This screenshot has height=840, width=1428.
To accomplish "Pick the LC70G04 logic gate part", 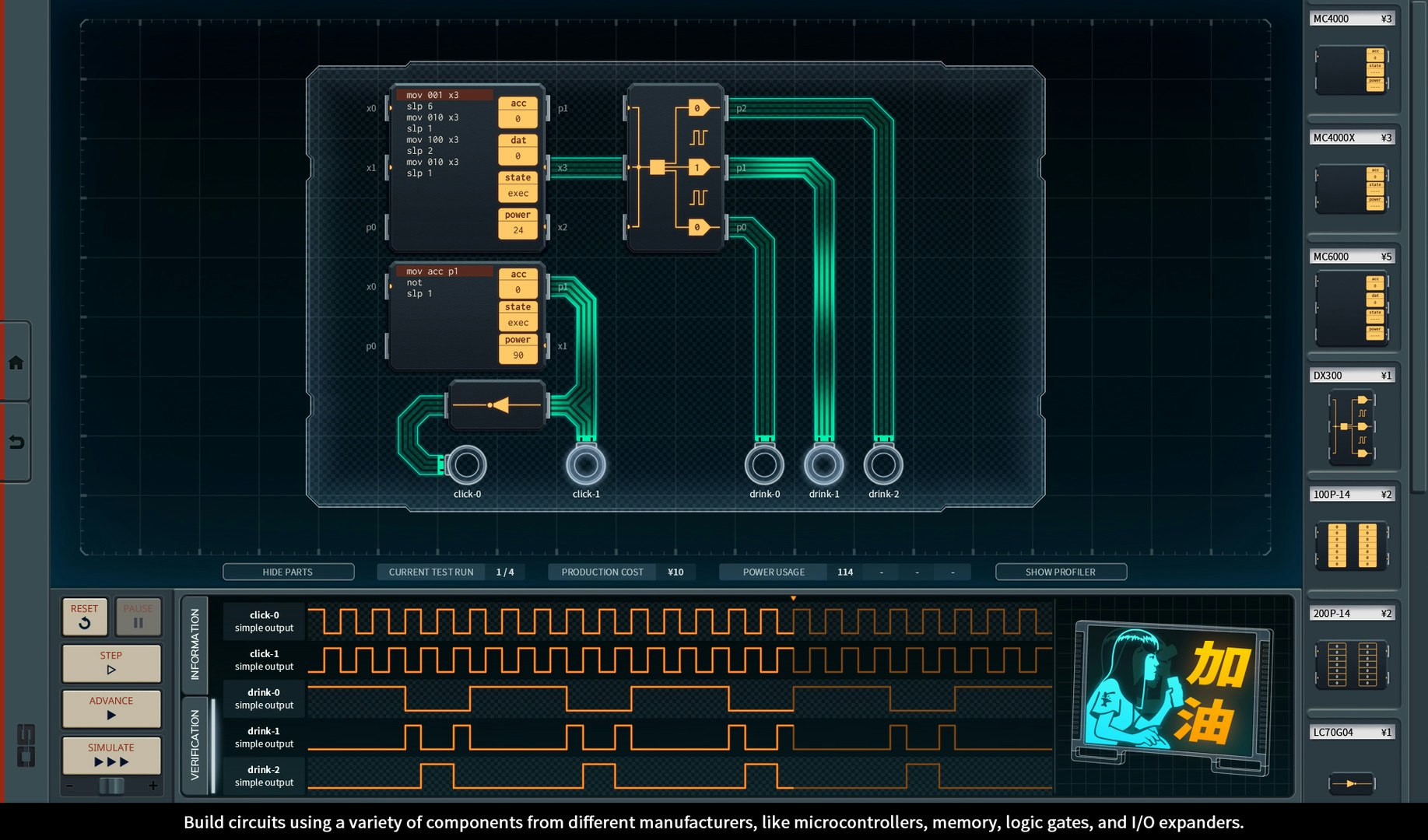I will tap(1352, 782).
